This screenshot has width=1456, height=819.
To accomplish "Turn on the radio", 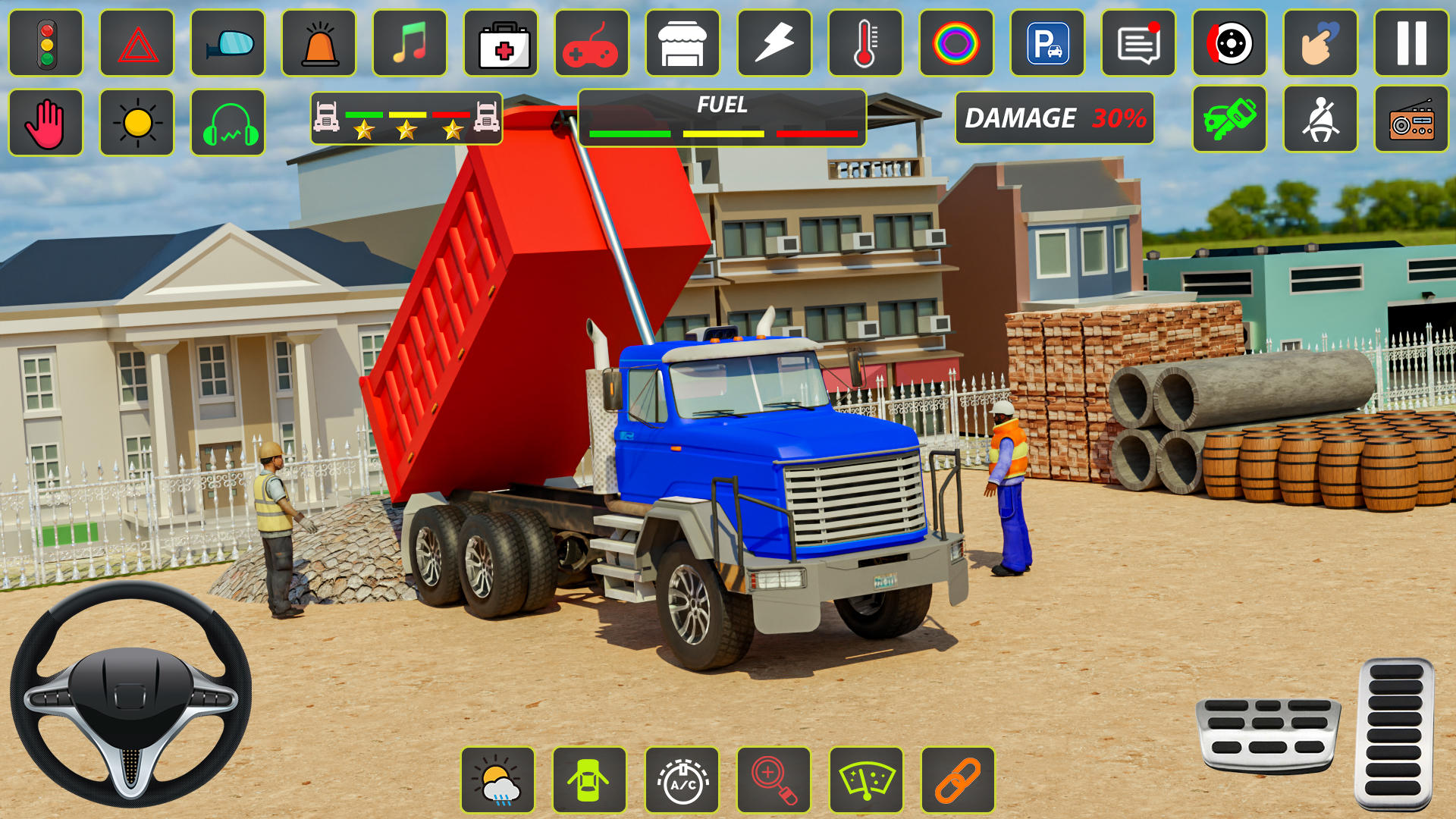I will click(1411, 120).
